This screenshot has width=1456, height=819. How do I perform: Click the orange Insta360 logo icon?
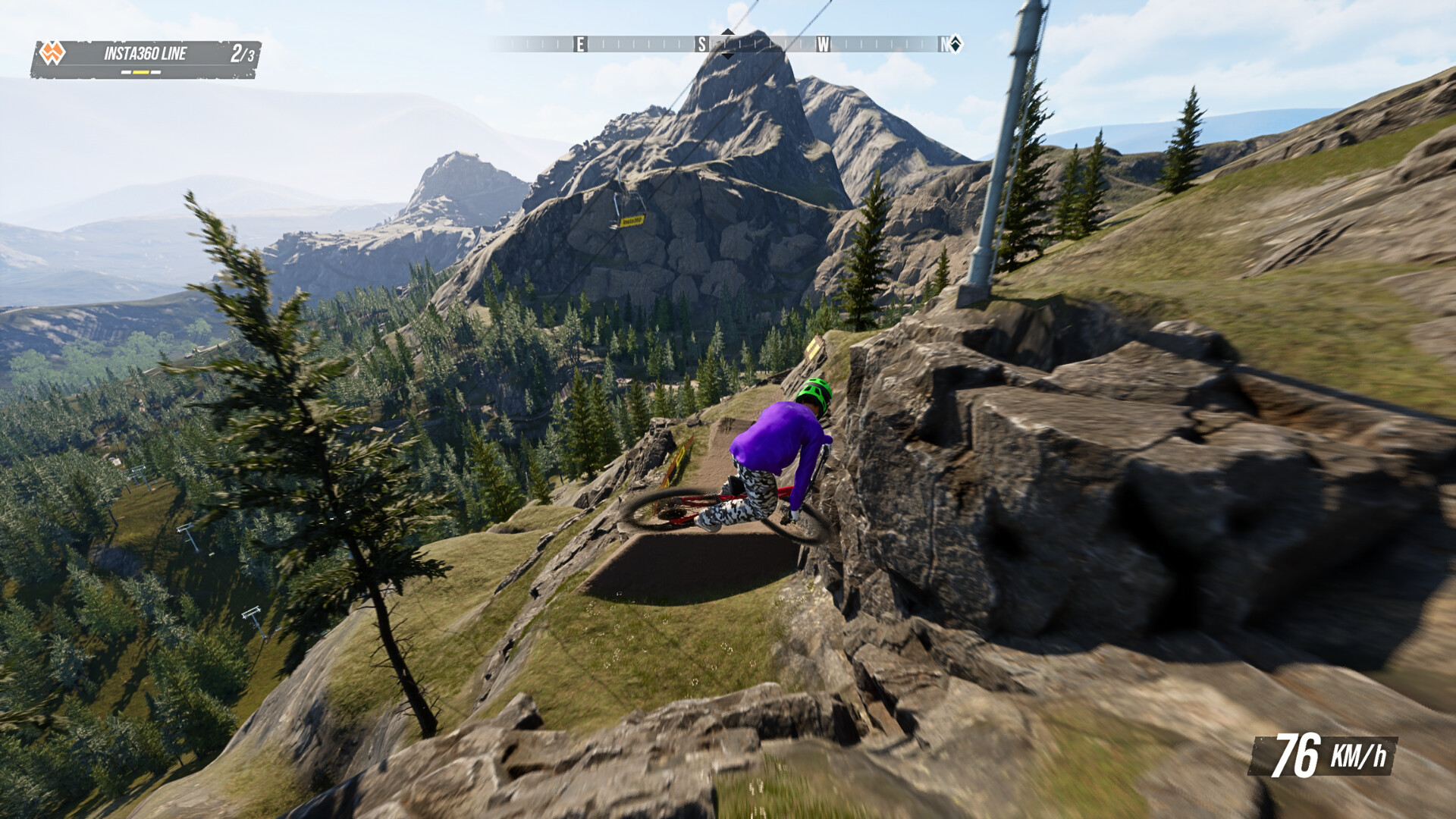coord(53,52)
